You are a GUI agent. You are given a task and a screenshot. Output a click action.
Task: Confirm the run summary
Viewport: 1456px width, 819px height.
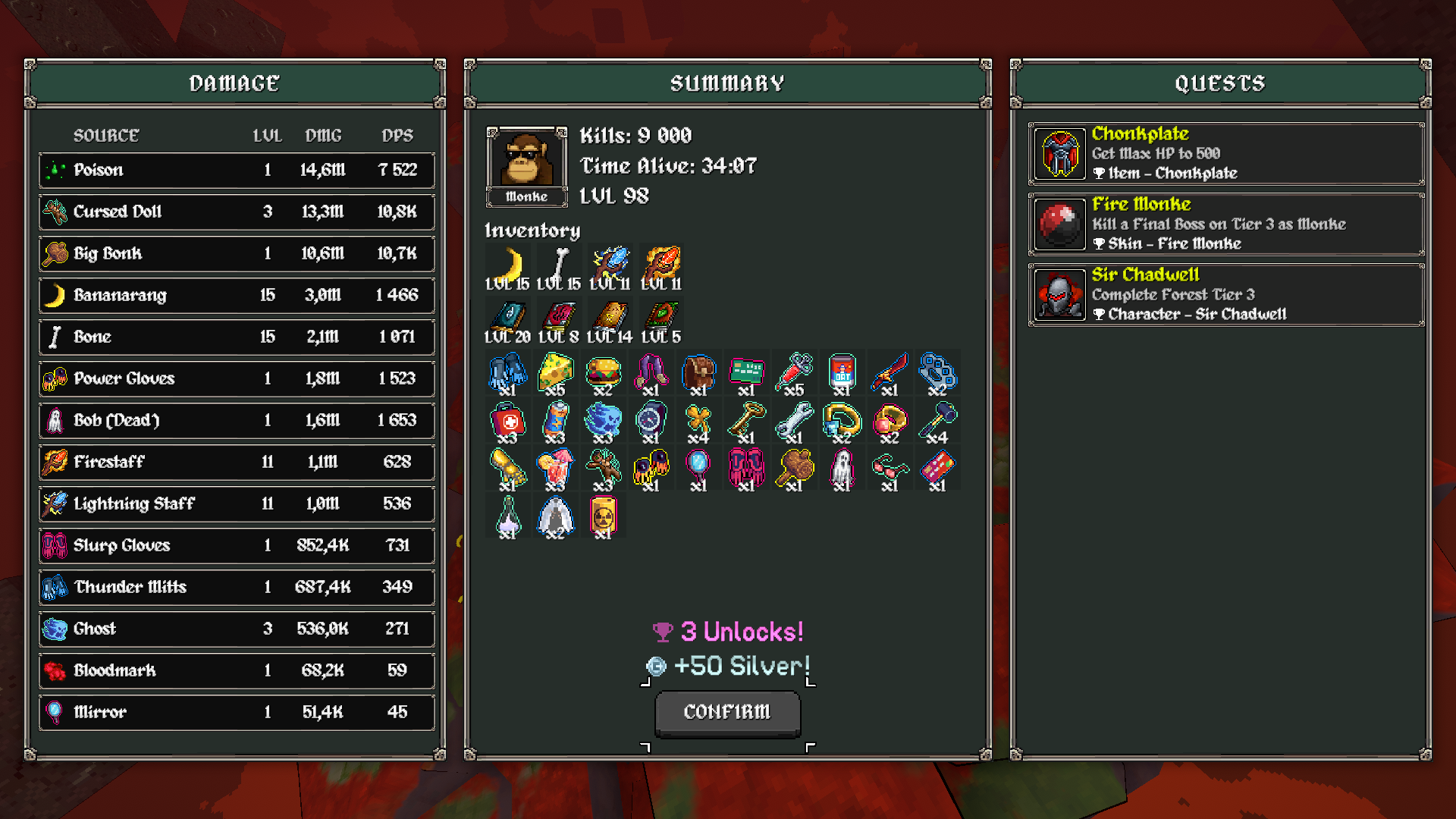pos(727,712)
